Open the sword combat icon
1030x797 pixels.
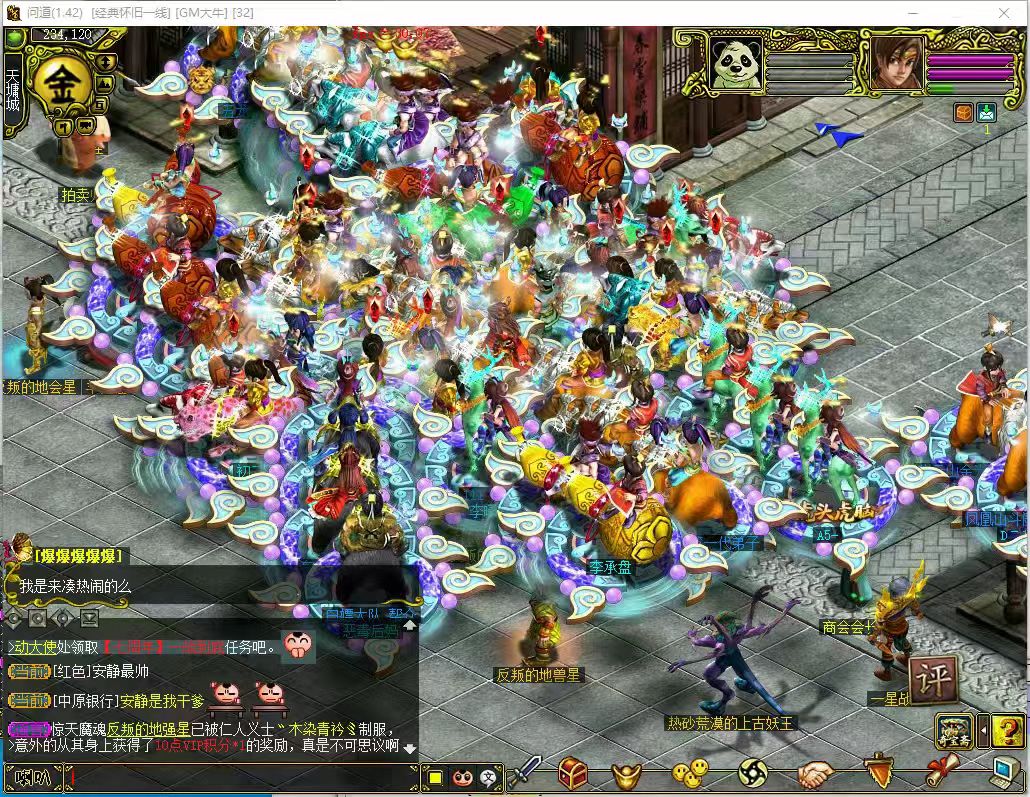coord(525,772)
